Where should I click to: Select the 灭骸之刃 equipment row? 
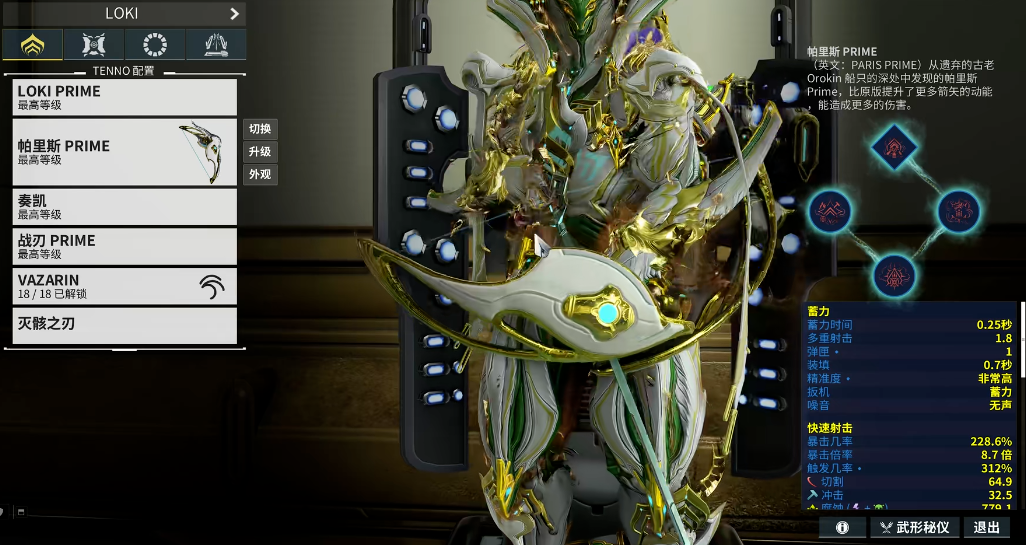point(125,325)
